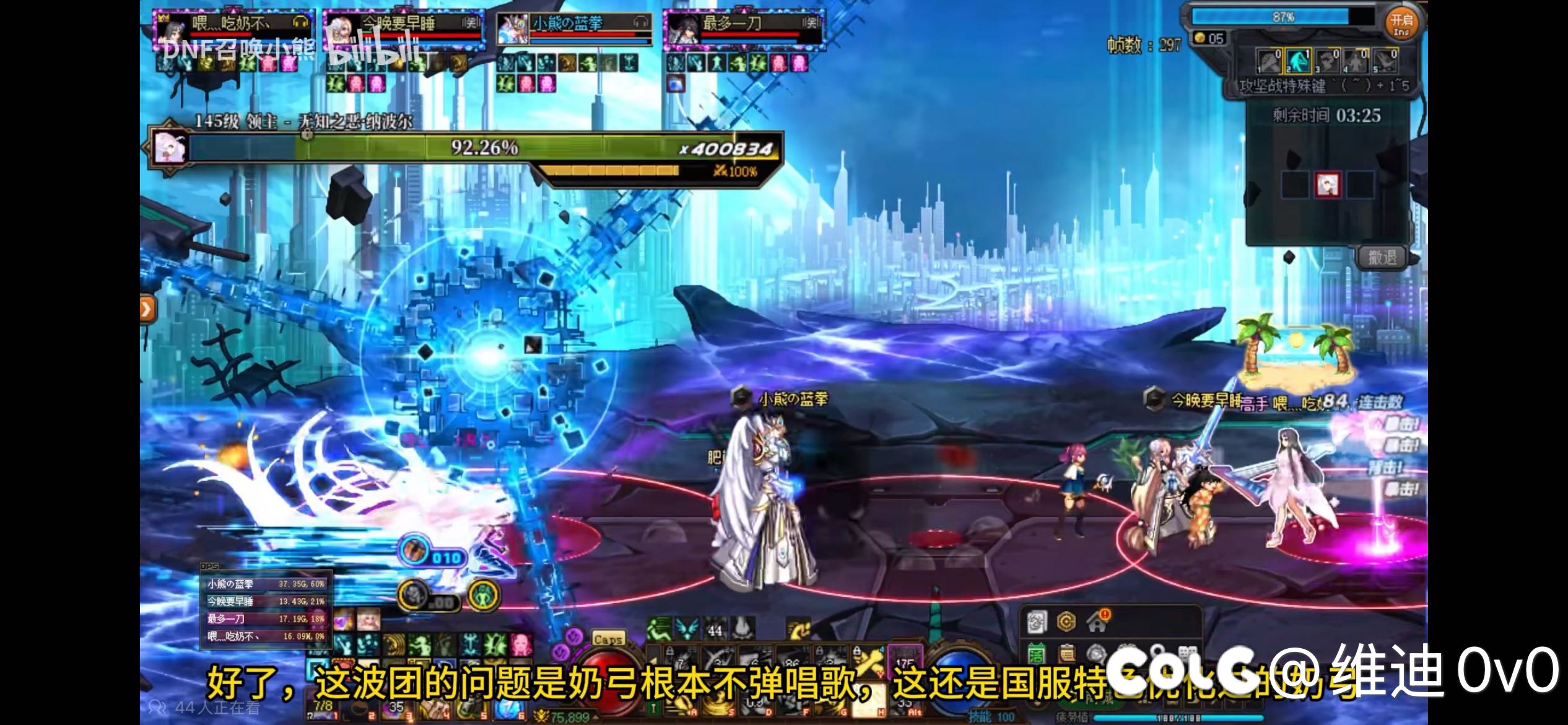Select 最多一刀 row in DPS meter

(266, 618)
